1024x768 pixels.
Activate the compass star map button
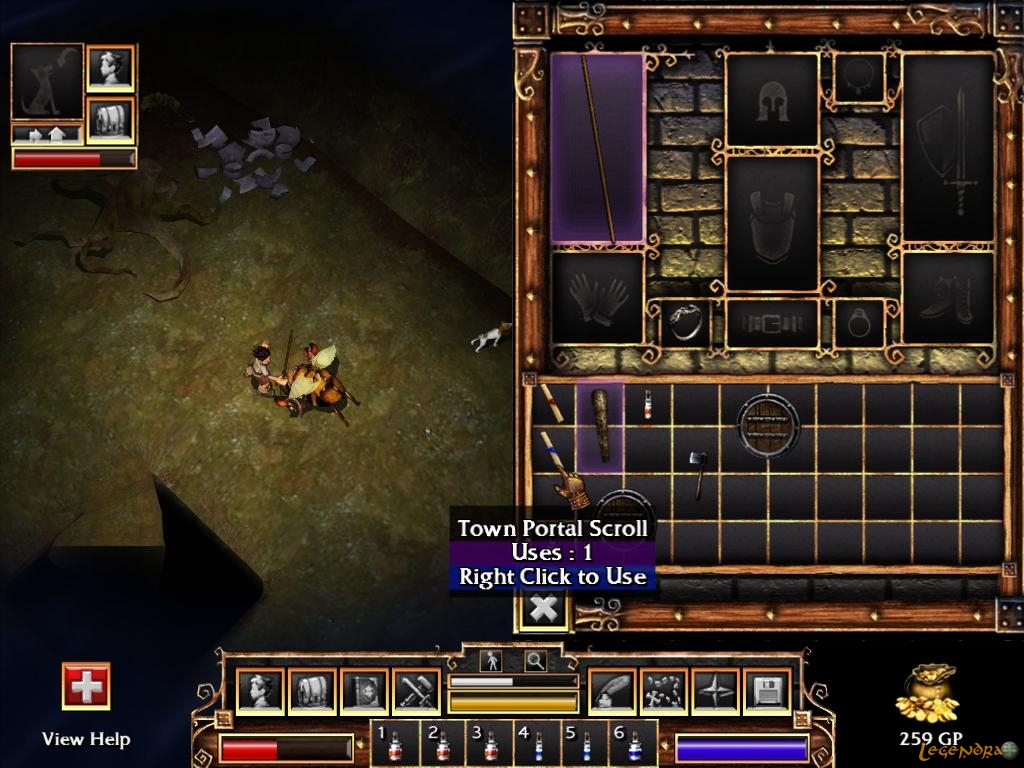point(716,691)
